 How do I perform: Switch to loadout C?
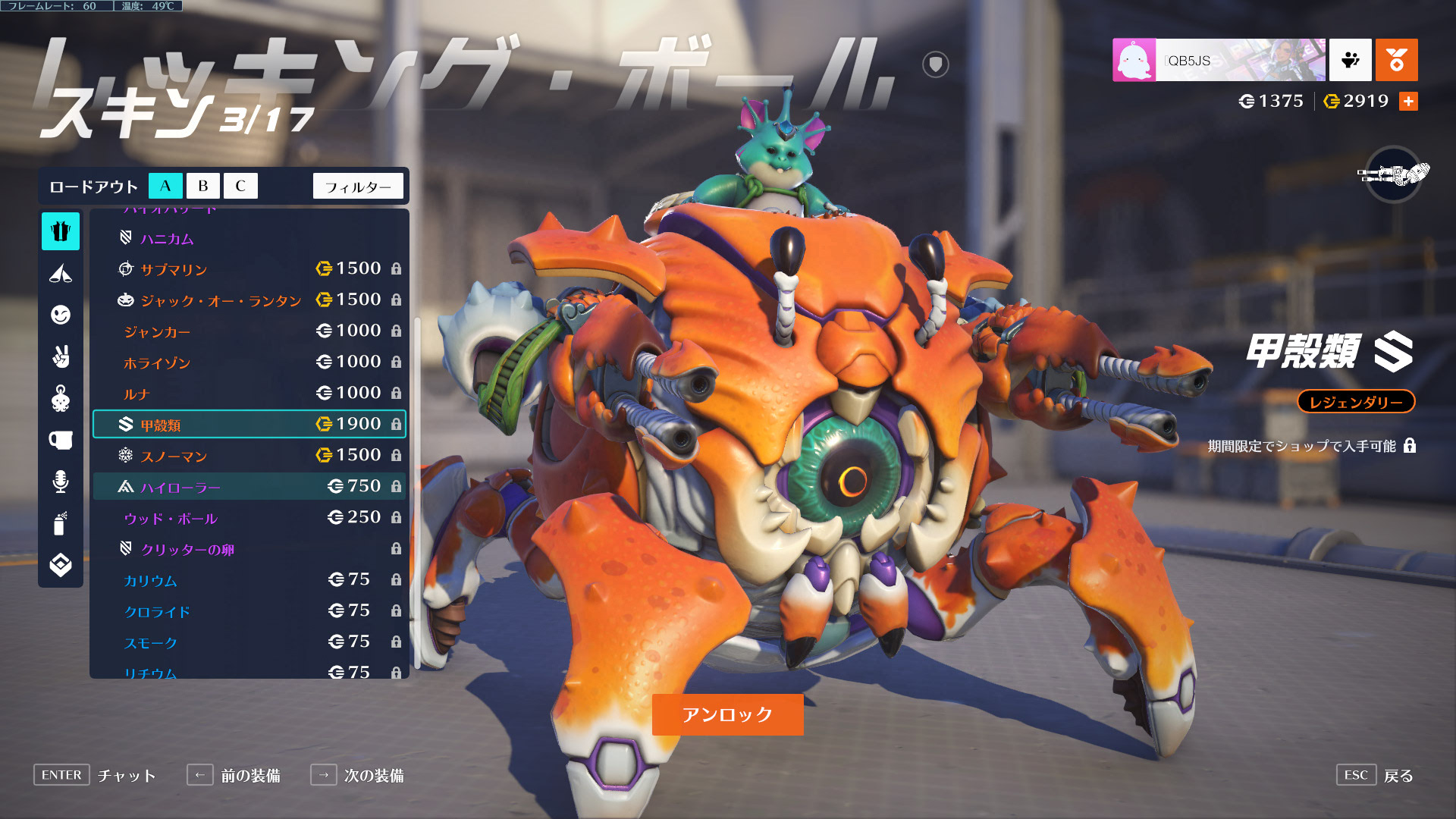click(x=240, y=186)
